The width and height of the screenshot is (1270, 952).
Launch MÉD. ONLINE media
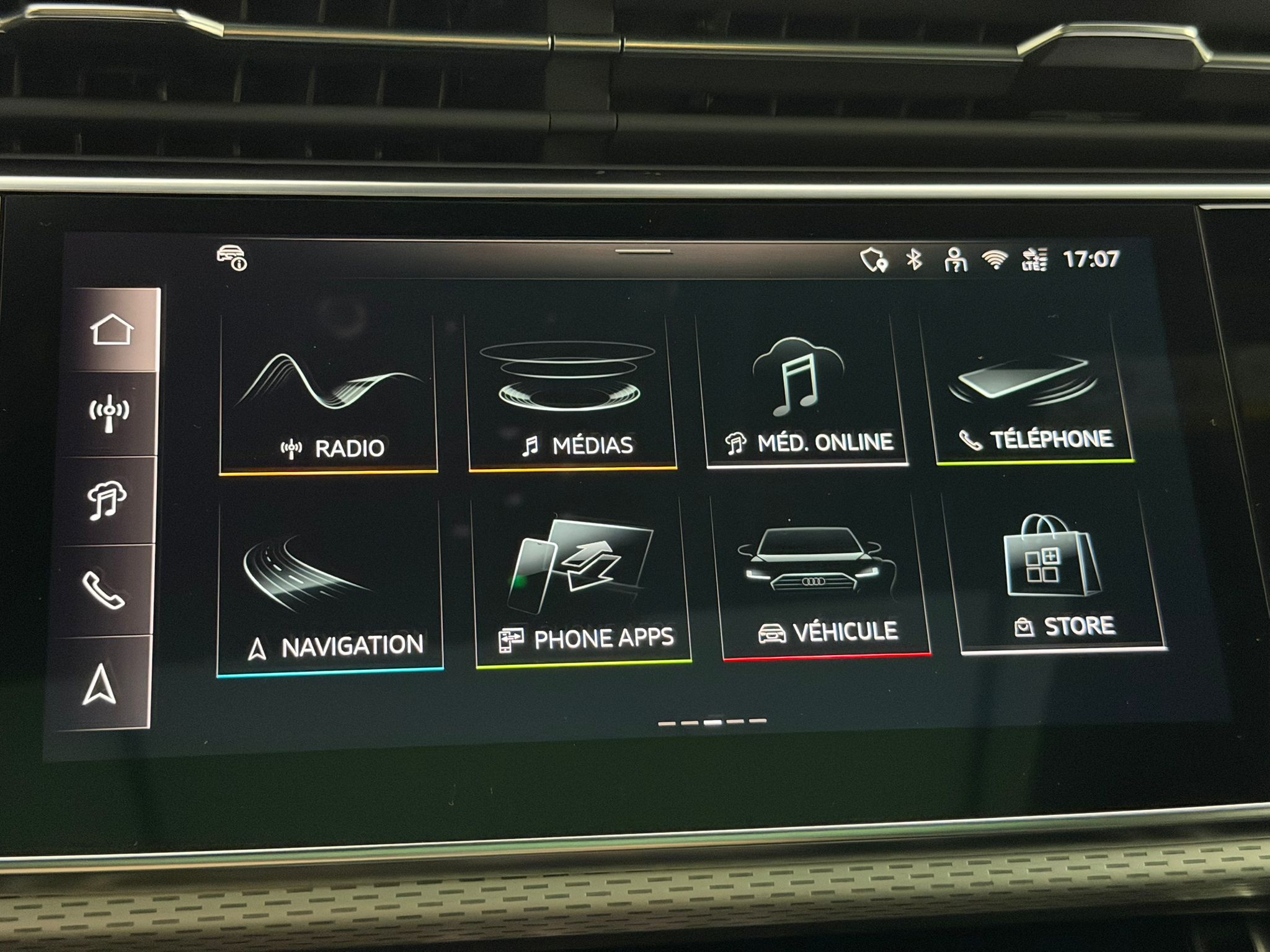tap(804, 390)
